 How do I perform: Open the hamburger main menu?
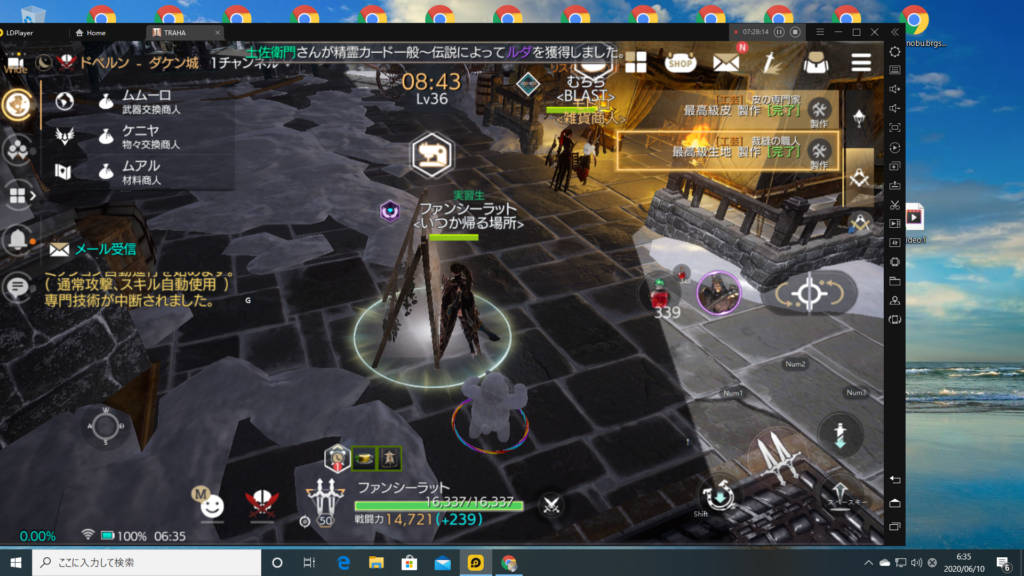(x=860, y=62)
